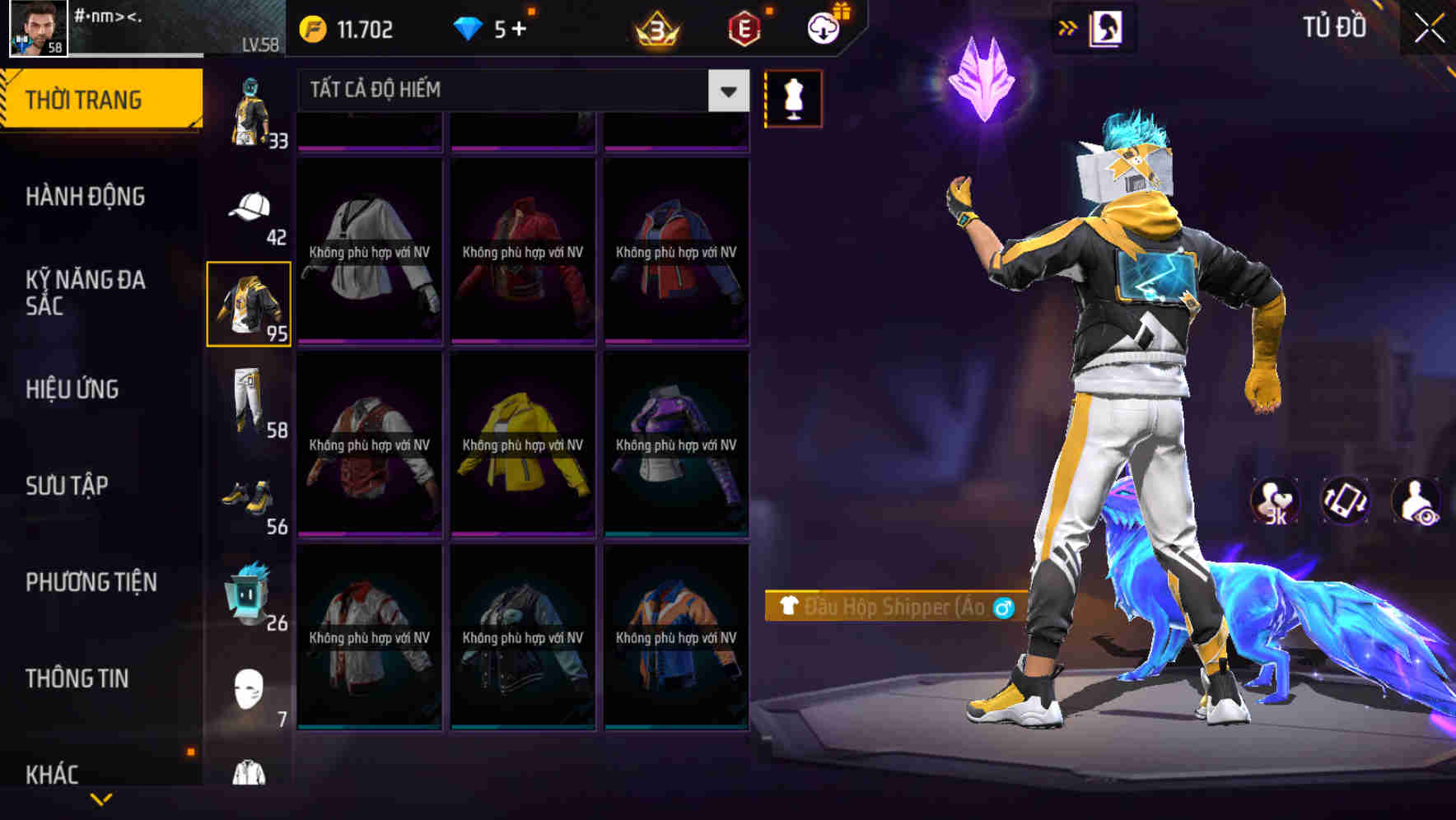Click the Đầu Hộp Shipper item name banner

tap(889, 608)
